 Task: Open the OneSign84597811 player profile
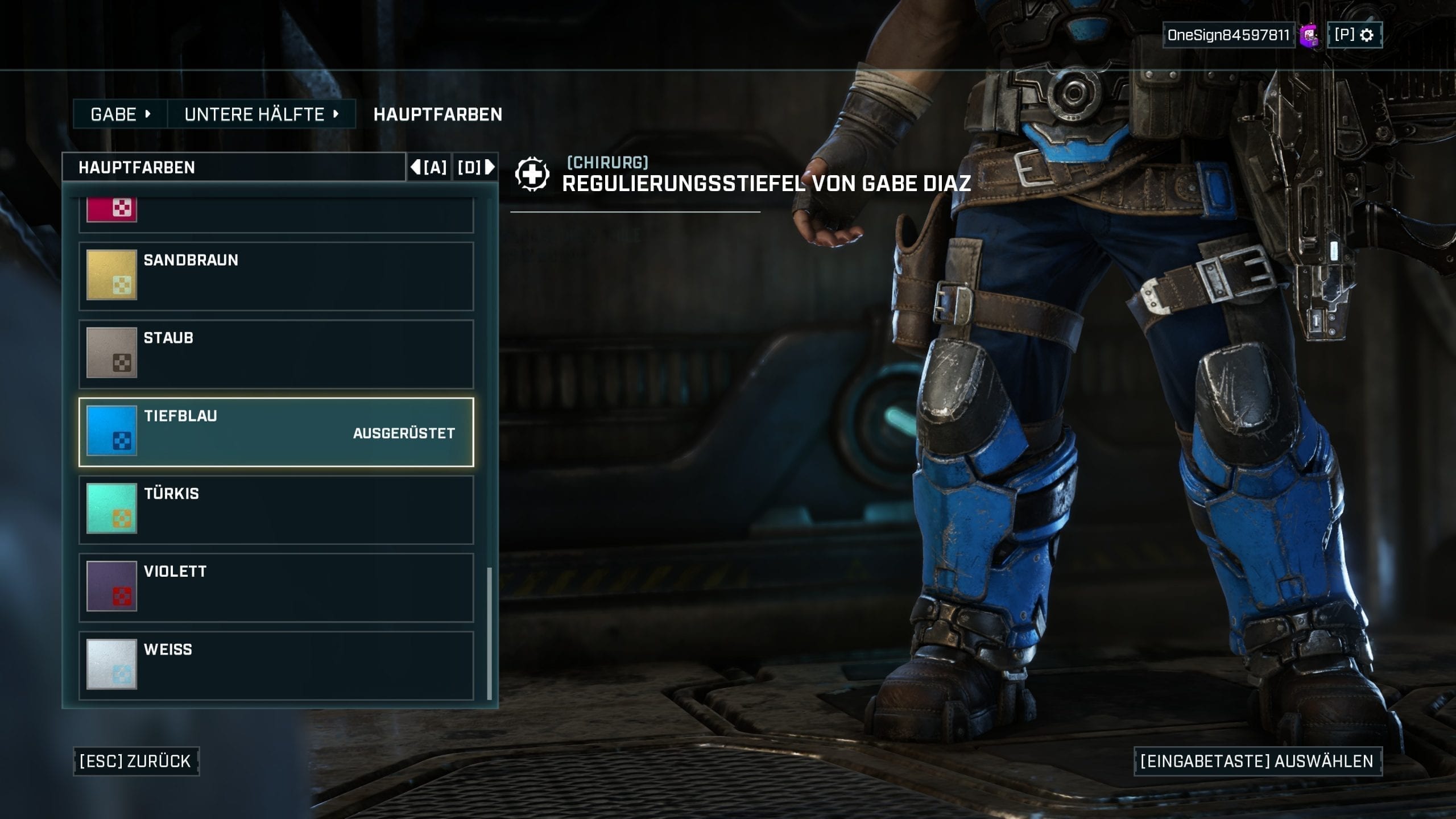[1228, 35]
